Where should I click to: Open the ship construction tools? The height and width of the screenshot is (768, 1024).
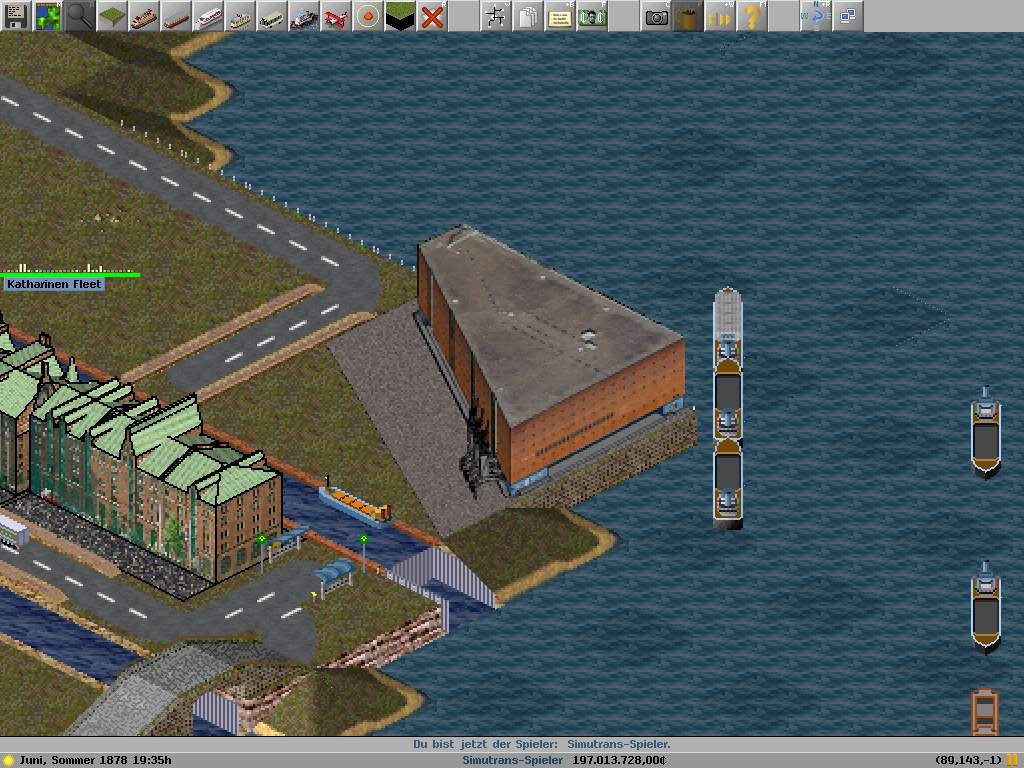(x=303, y=16)
